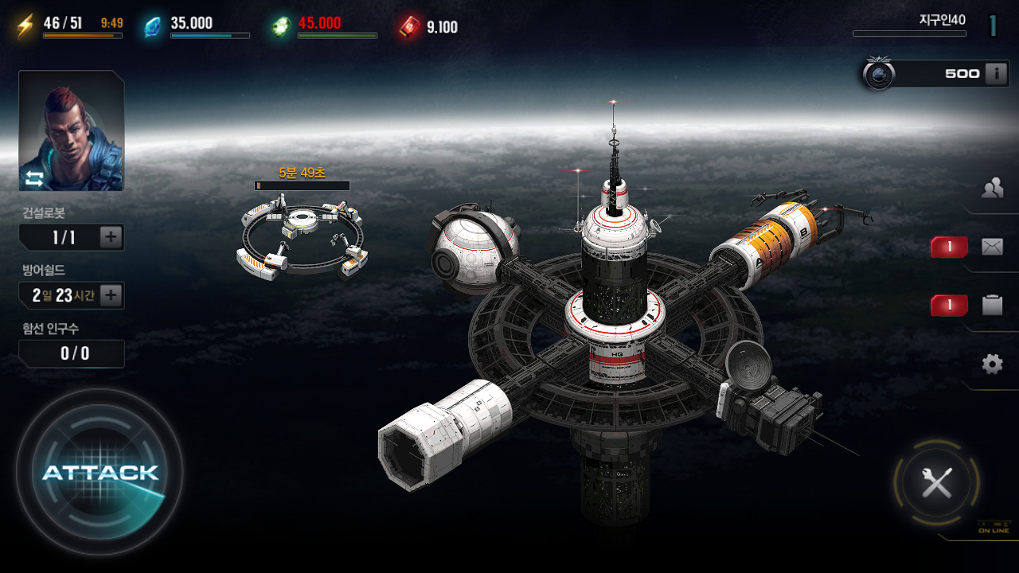Launch an attack with the ATTACK button

[x=99, y=472]
